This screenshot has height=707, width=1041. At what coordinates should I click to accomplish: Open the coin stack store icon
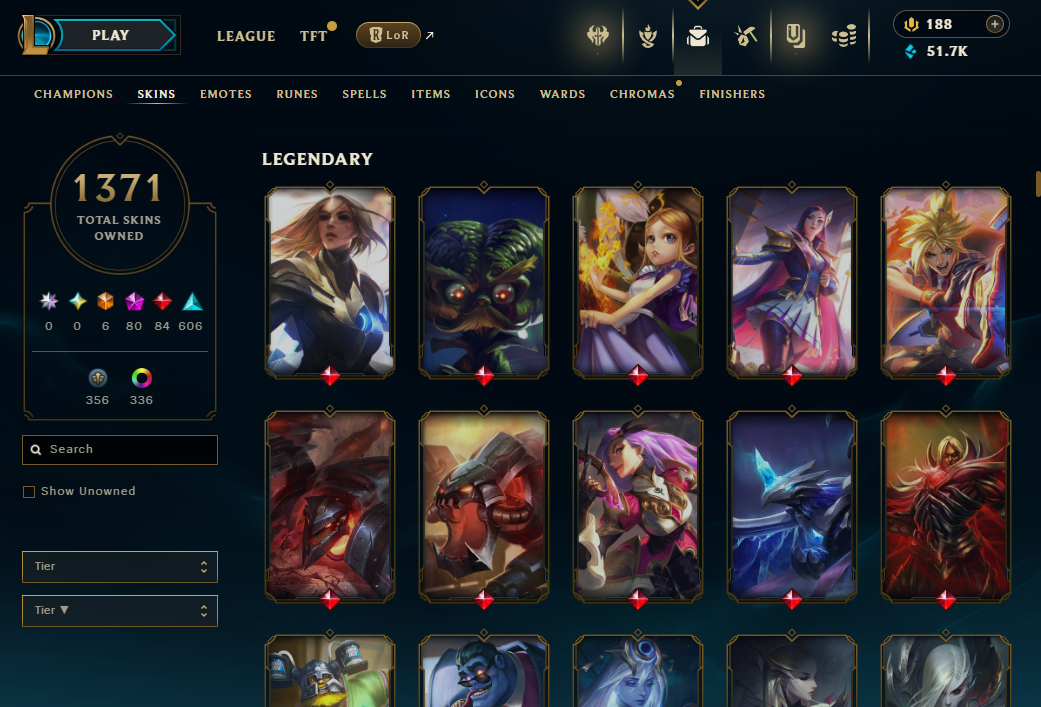point(844,37)
